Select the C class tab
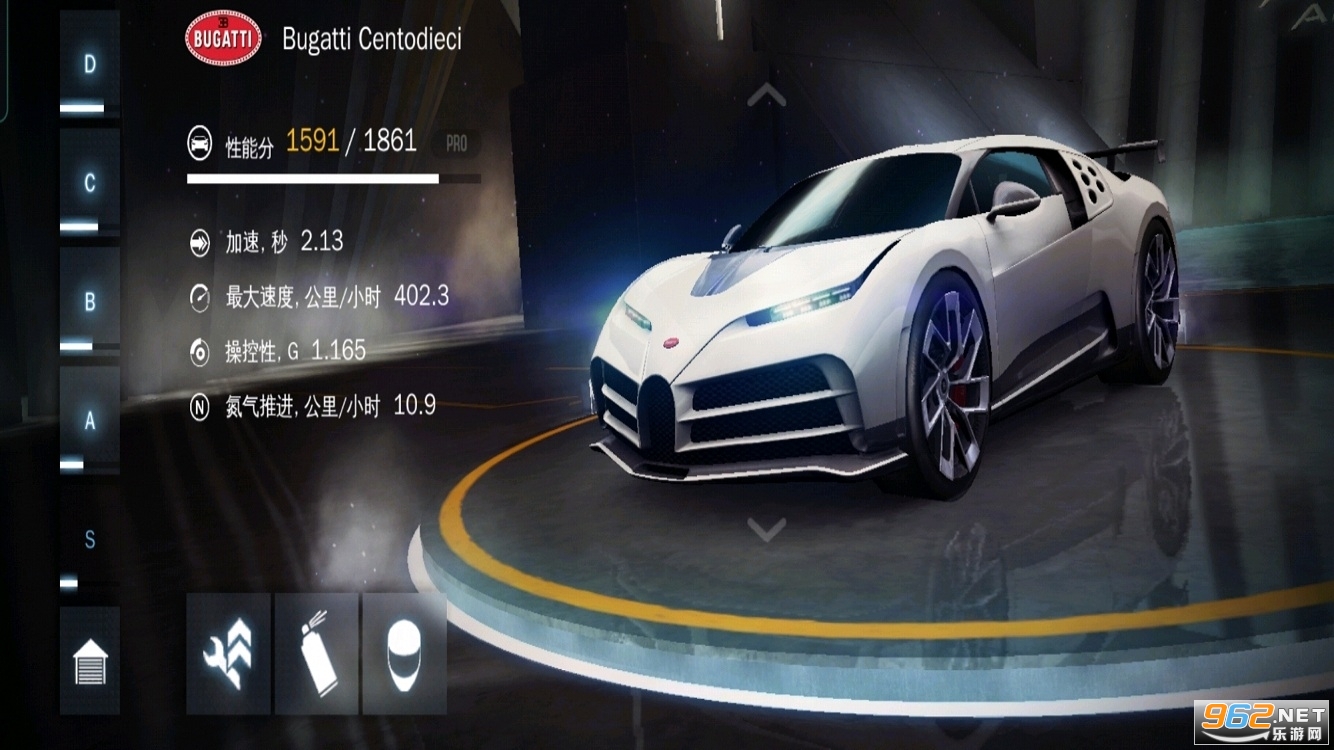Viewport: 1334px width, 750px height. click(x=90, y=185)
